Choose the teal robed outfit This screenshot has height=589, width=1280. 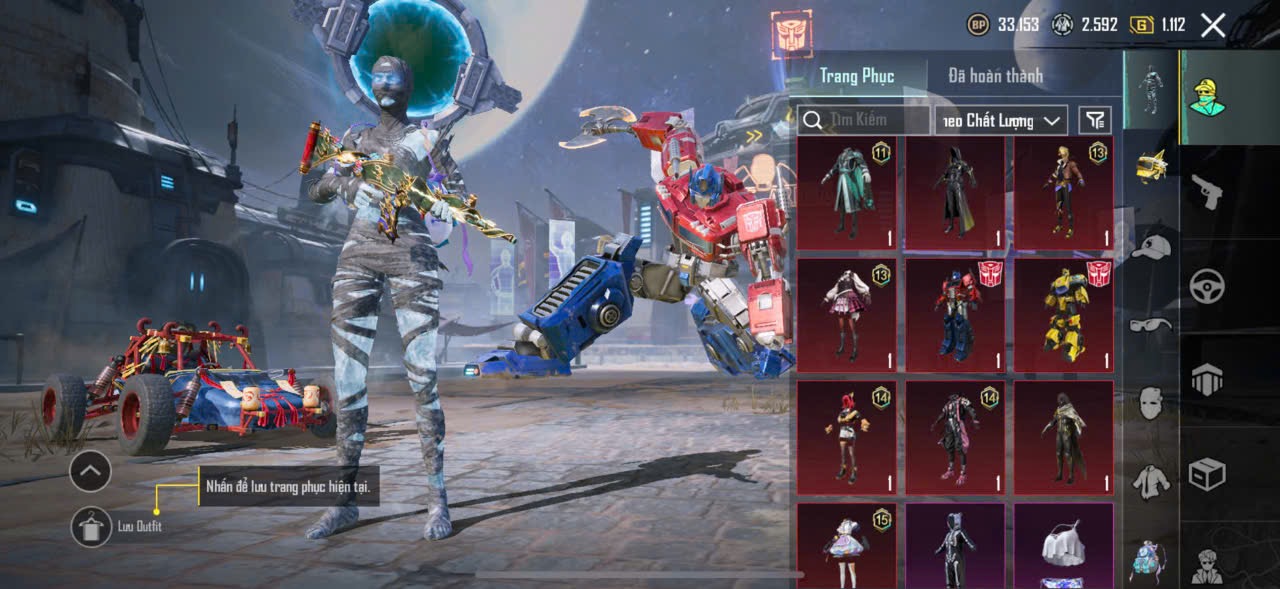846,192
